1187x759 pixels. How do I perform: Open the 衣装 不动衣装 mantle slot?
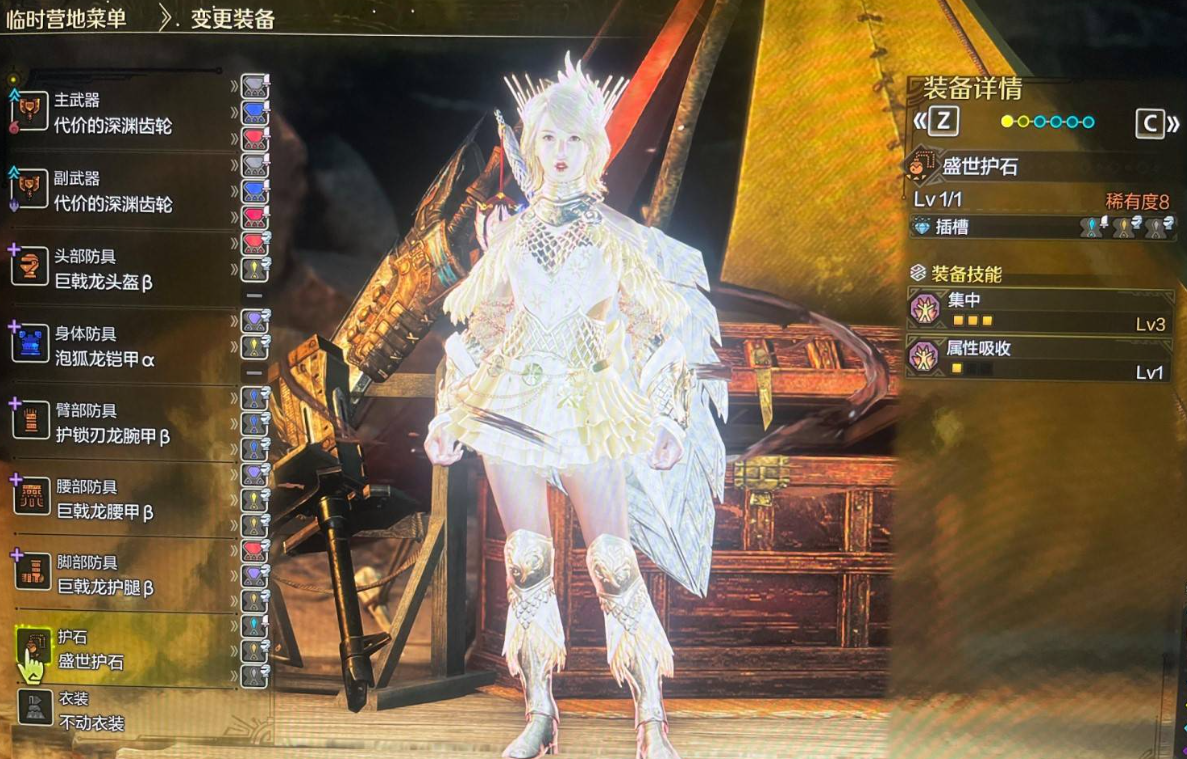[88, 710]
